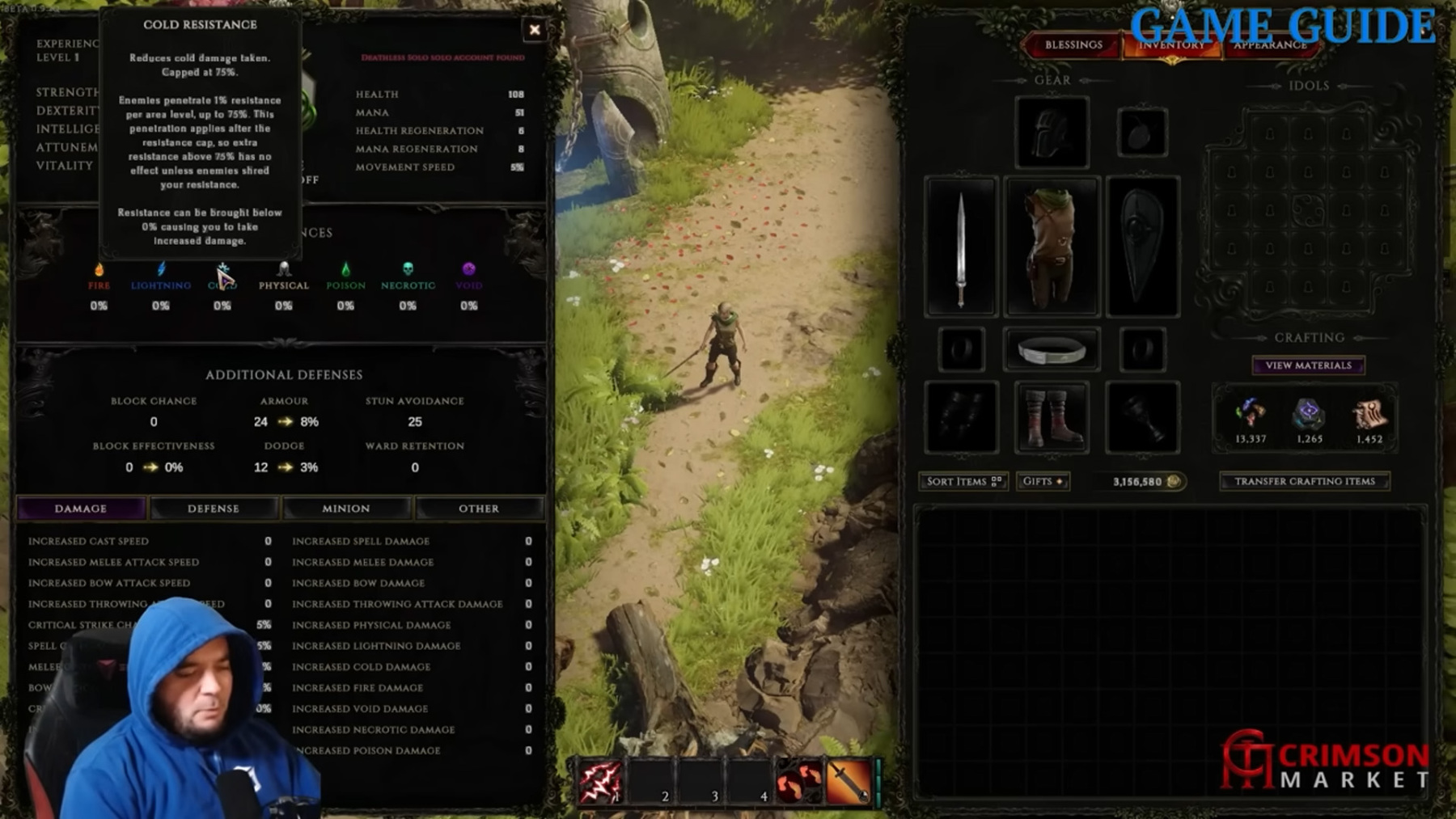Click Transfer Crafting Items button
The image size is (1456, 819).
[1304, 481]
